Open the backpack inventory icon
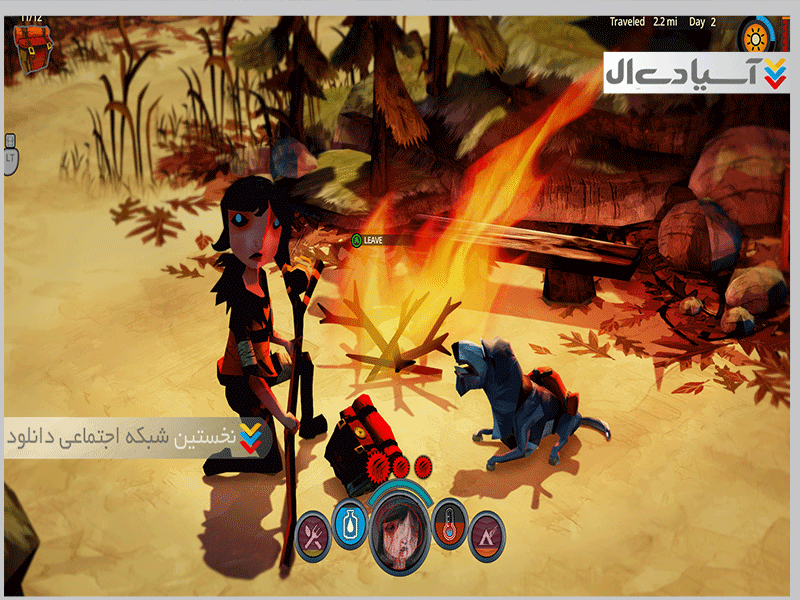Screen dimensions: 800x600 point(33,45)
